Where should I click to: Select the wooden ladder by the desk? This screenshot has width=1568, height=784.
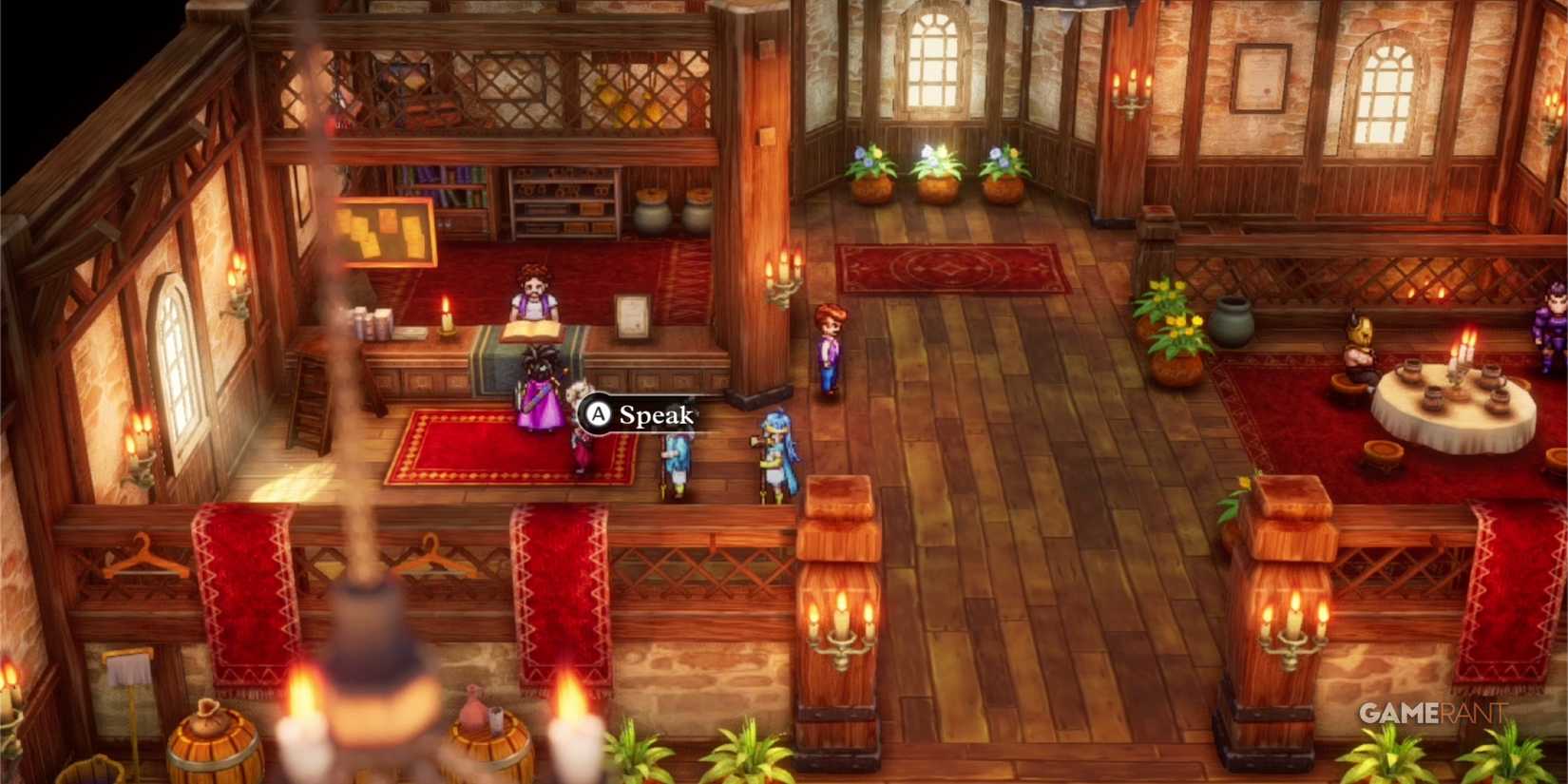point(304,399)
